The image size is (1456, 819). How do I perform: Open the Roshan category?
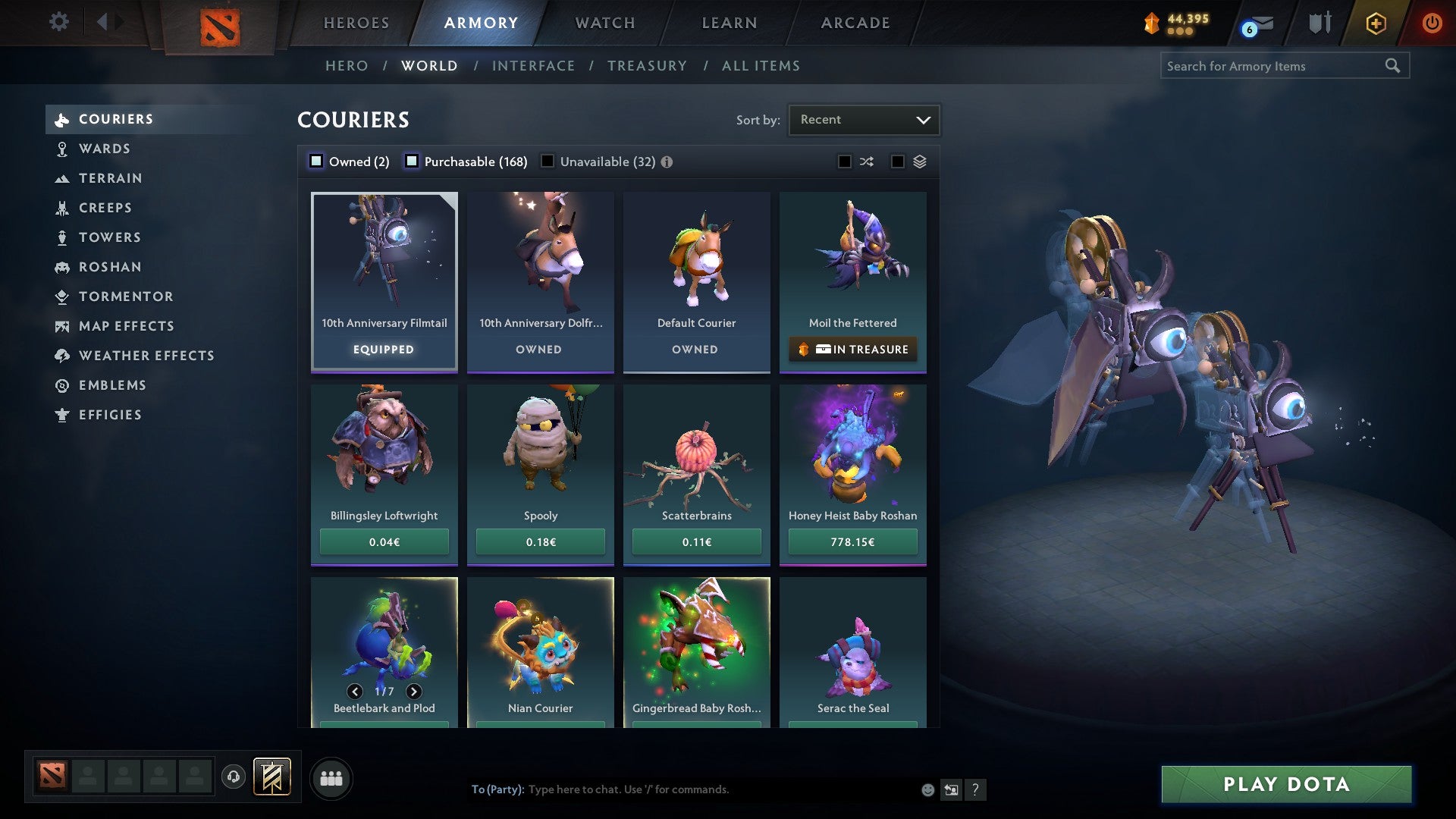(x=111, y=267)
